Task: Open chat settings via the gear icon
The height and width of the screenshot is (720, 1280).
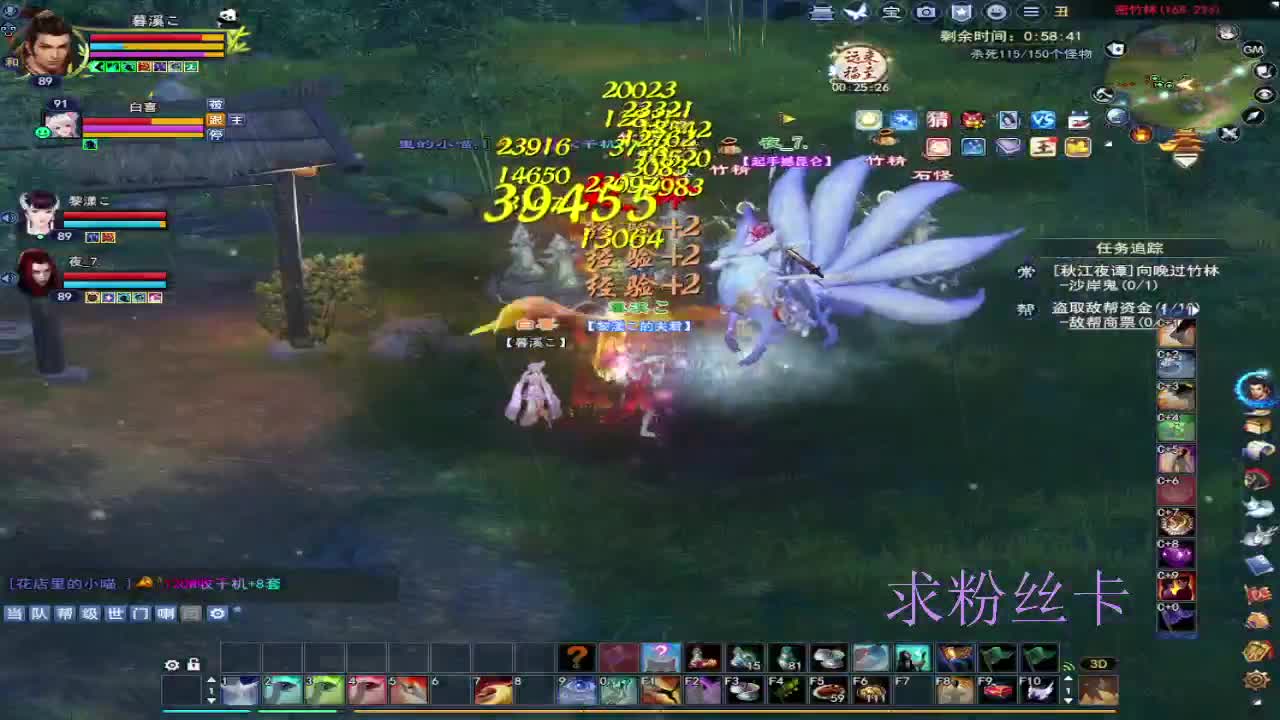Action: pos(217,613)
